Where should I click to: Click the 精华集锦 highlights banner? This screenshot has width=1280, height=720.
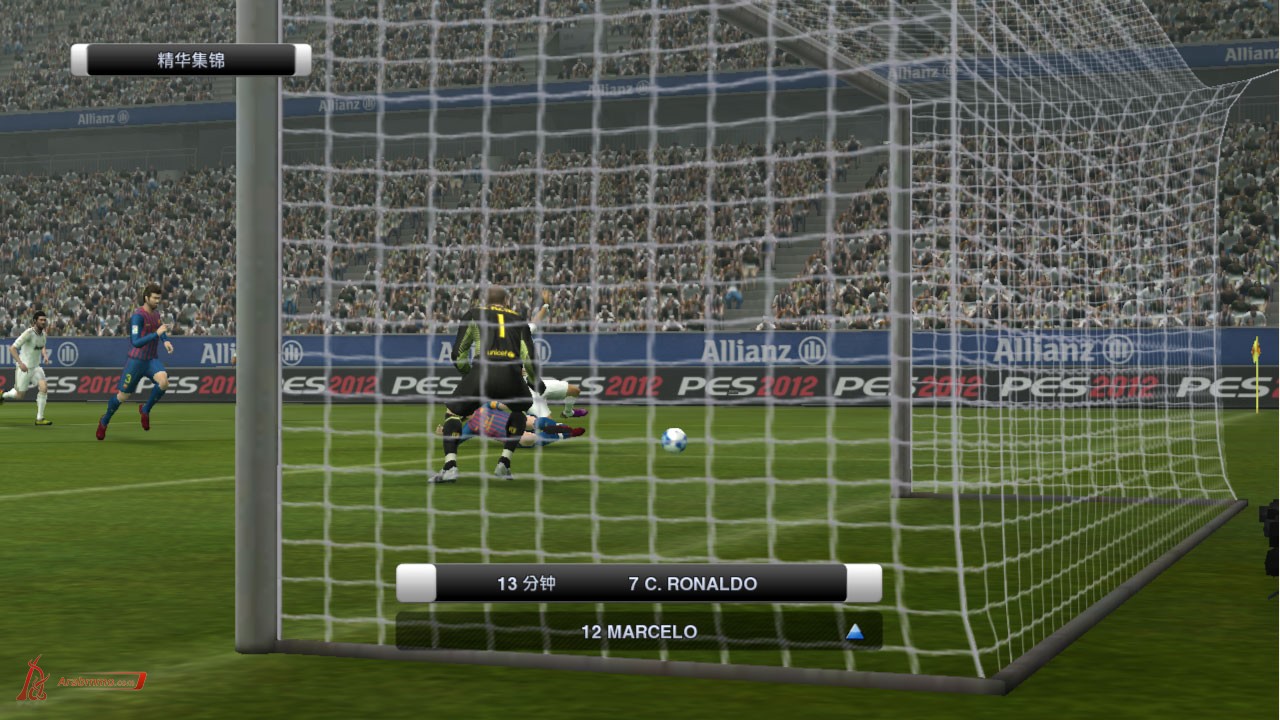click(x=191, y=60)
